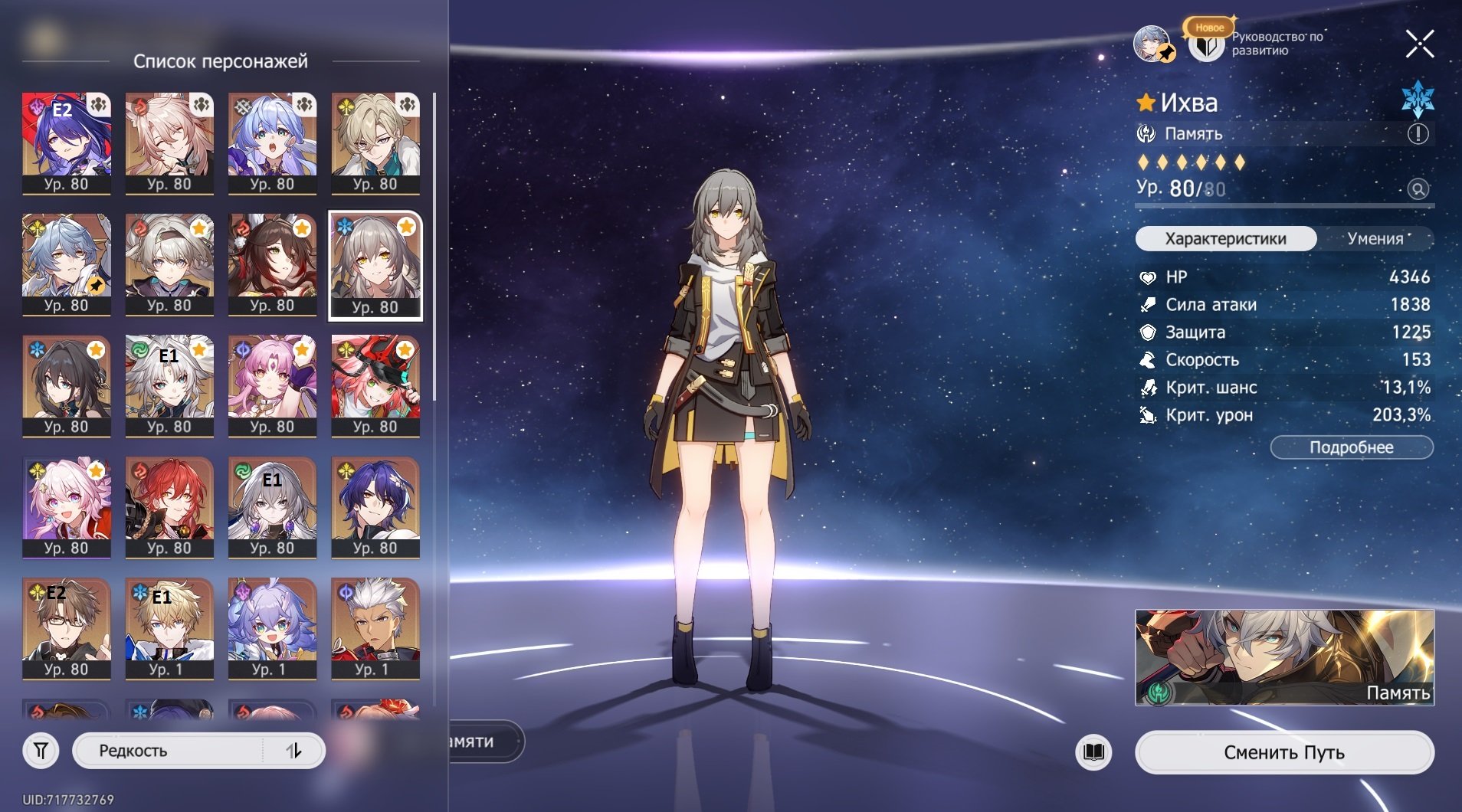
Task: Choose the red-haired character portrait
Action: (x=169, y=506)
